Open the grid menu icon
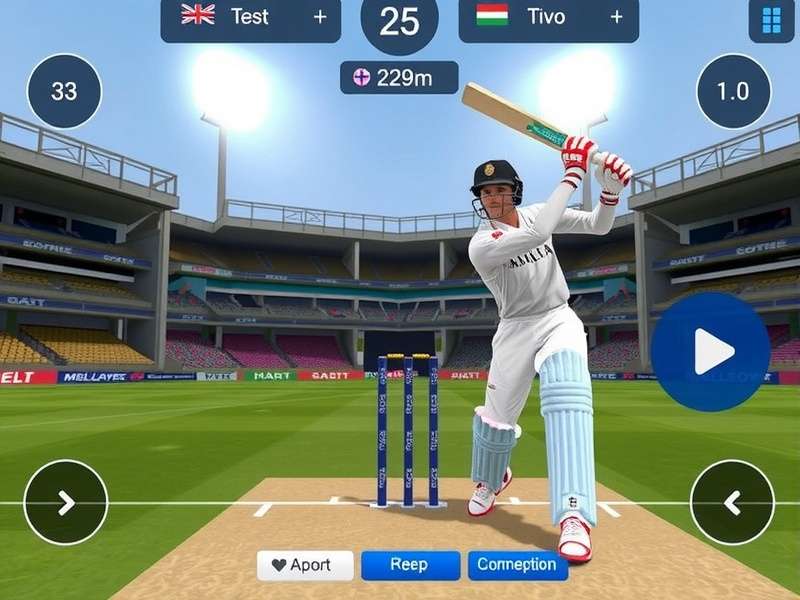Screen dimensions: 800x600 771,19
